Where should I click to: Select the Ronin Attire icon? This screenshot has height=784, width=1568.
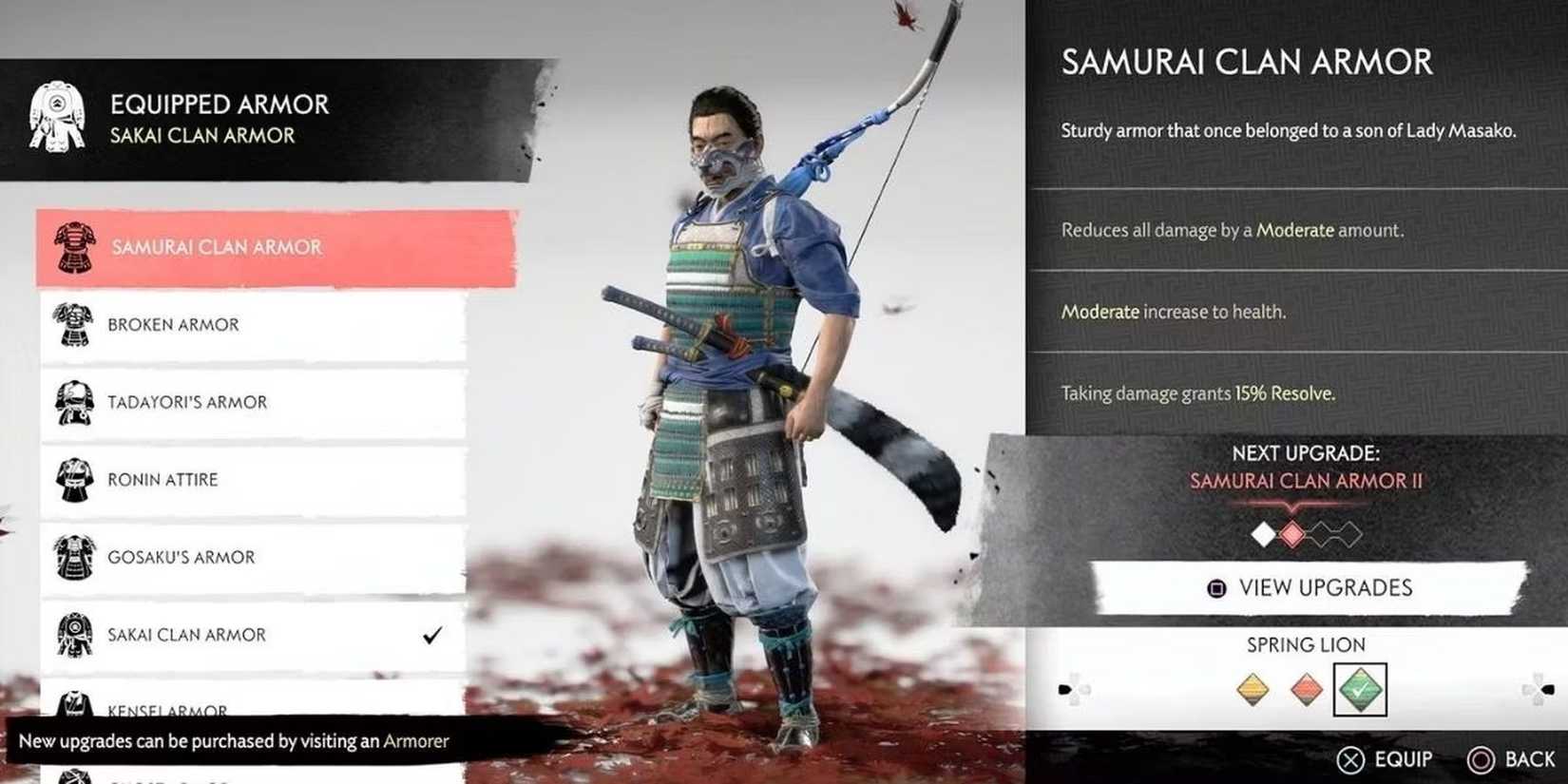[71, 479]
